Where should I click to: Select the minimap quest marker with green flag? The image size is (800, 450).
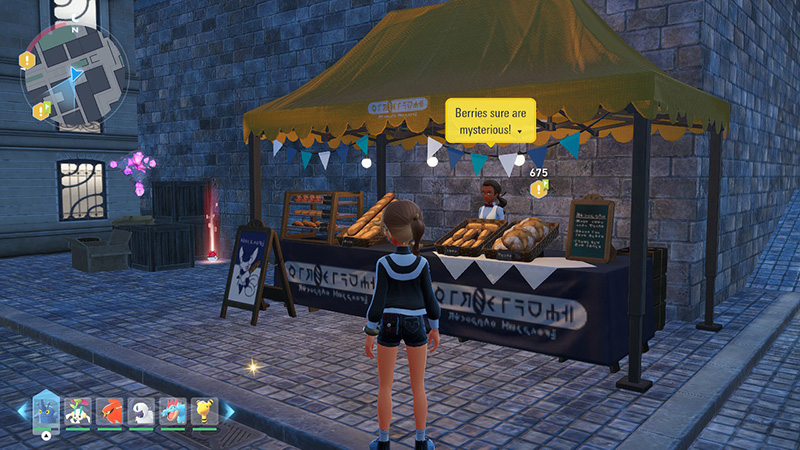[41, 109]
